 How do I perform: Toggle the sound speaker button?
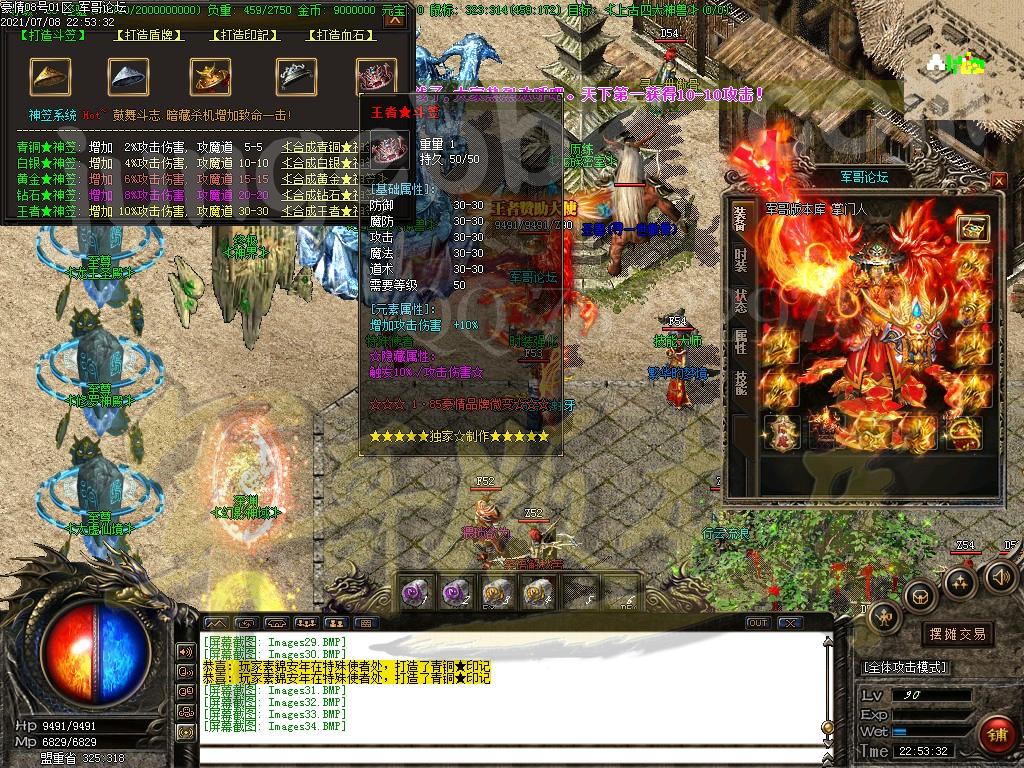click(x=1000, y=576)
